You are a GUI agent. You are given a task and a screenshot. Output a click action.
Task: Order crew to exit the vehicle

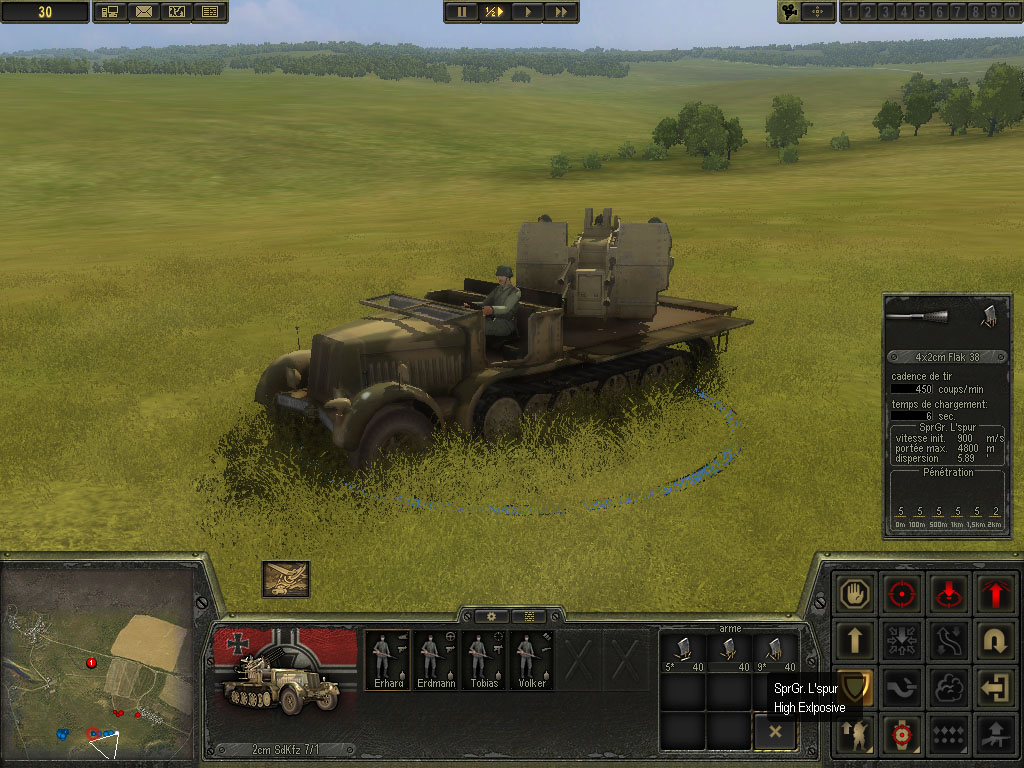[994, 688]
